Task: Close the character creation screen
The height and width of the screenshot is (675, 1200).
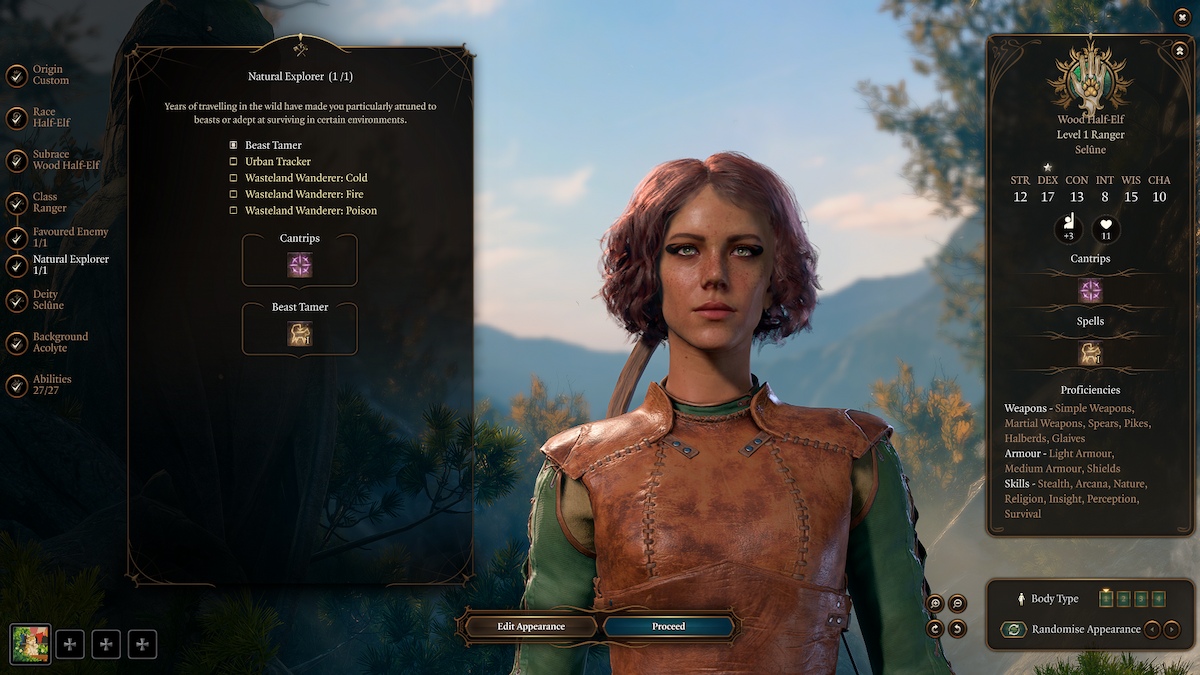Action: 1183,17
